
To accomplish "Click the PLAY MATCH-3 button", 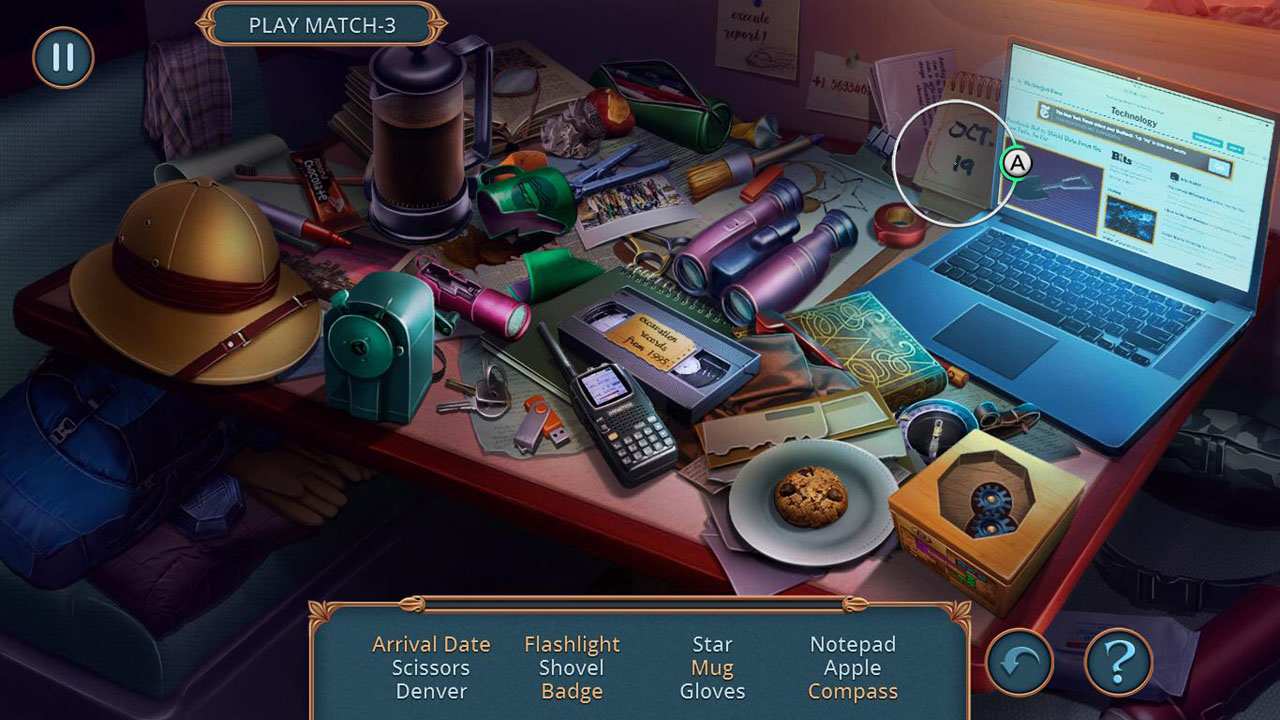I will point(321,26).
